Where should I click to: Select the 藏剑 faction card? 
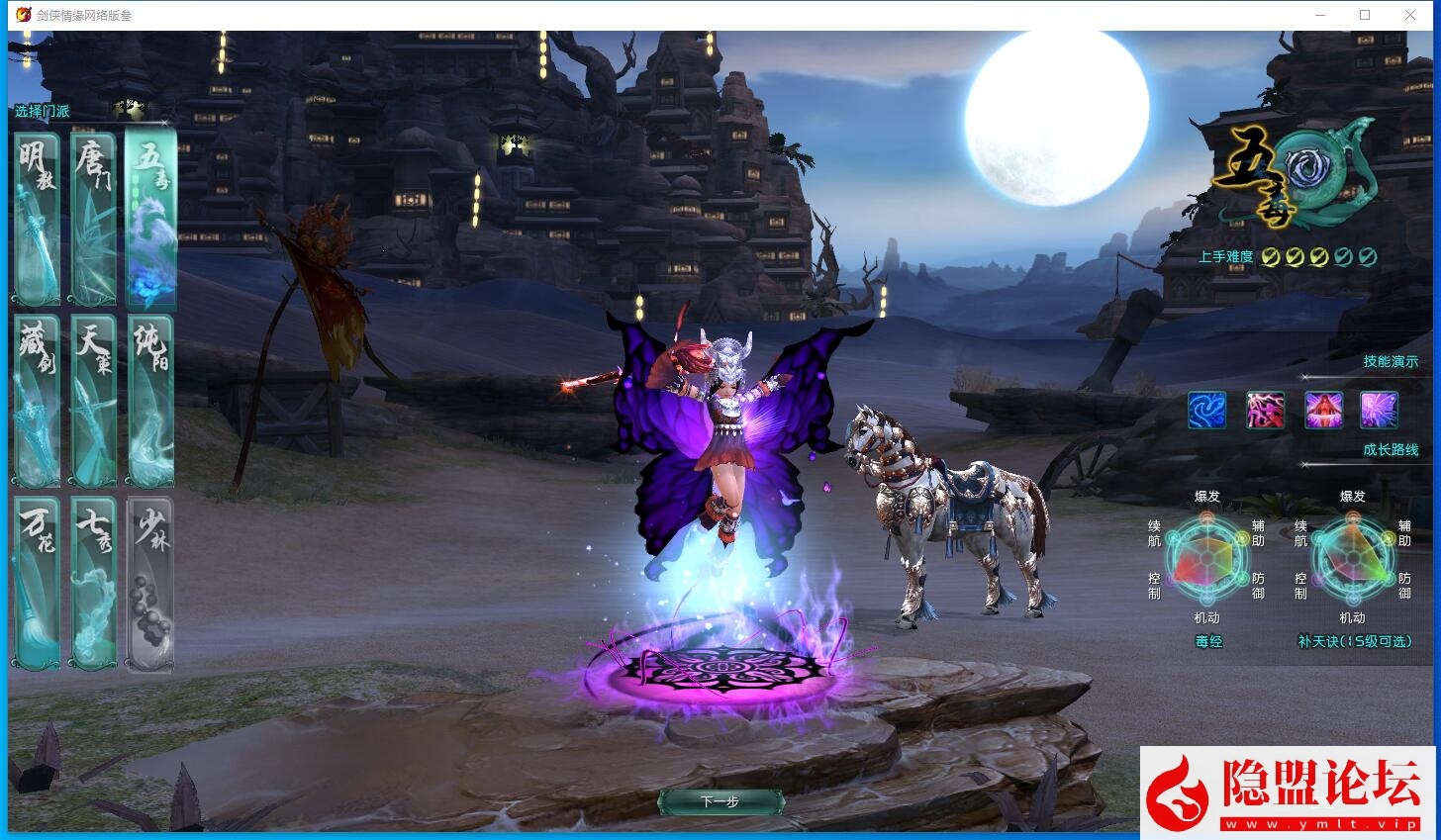[36, 401]
